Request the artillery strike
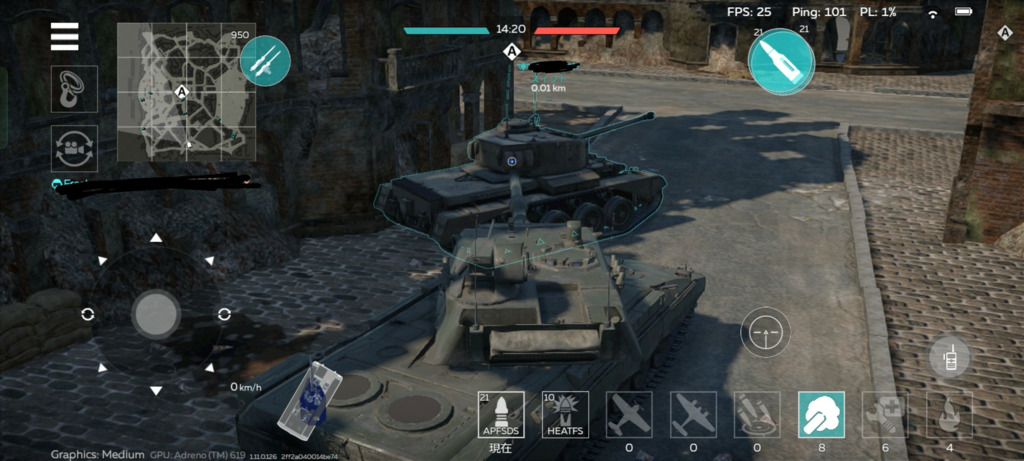Screen dimensions: 1024x461 coord(757,415)
